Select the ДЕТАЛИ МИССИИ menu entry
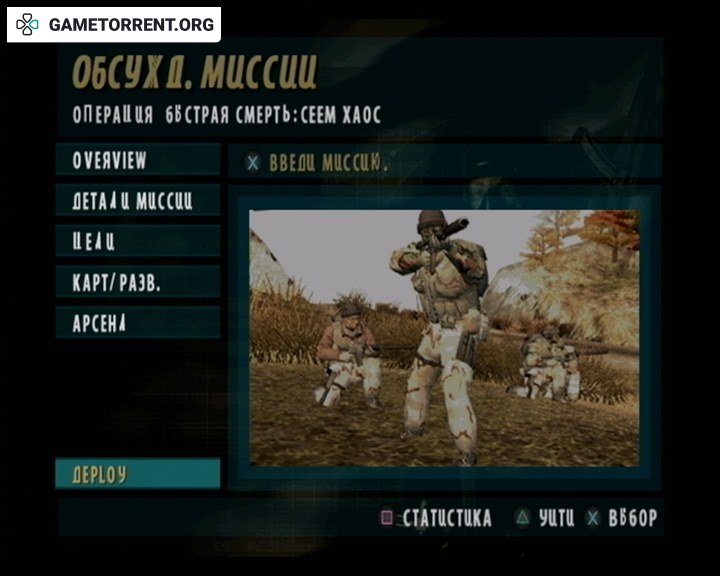The height and width of the screenshot is (576, 720). (137, 200)
